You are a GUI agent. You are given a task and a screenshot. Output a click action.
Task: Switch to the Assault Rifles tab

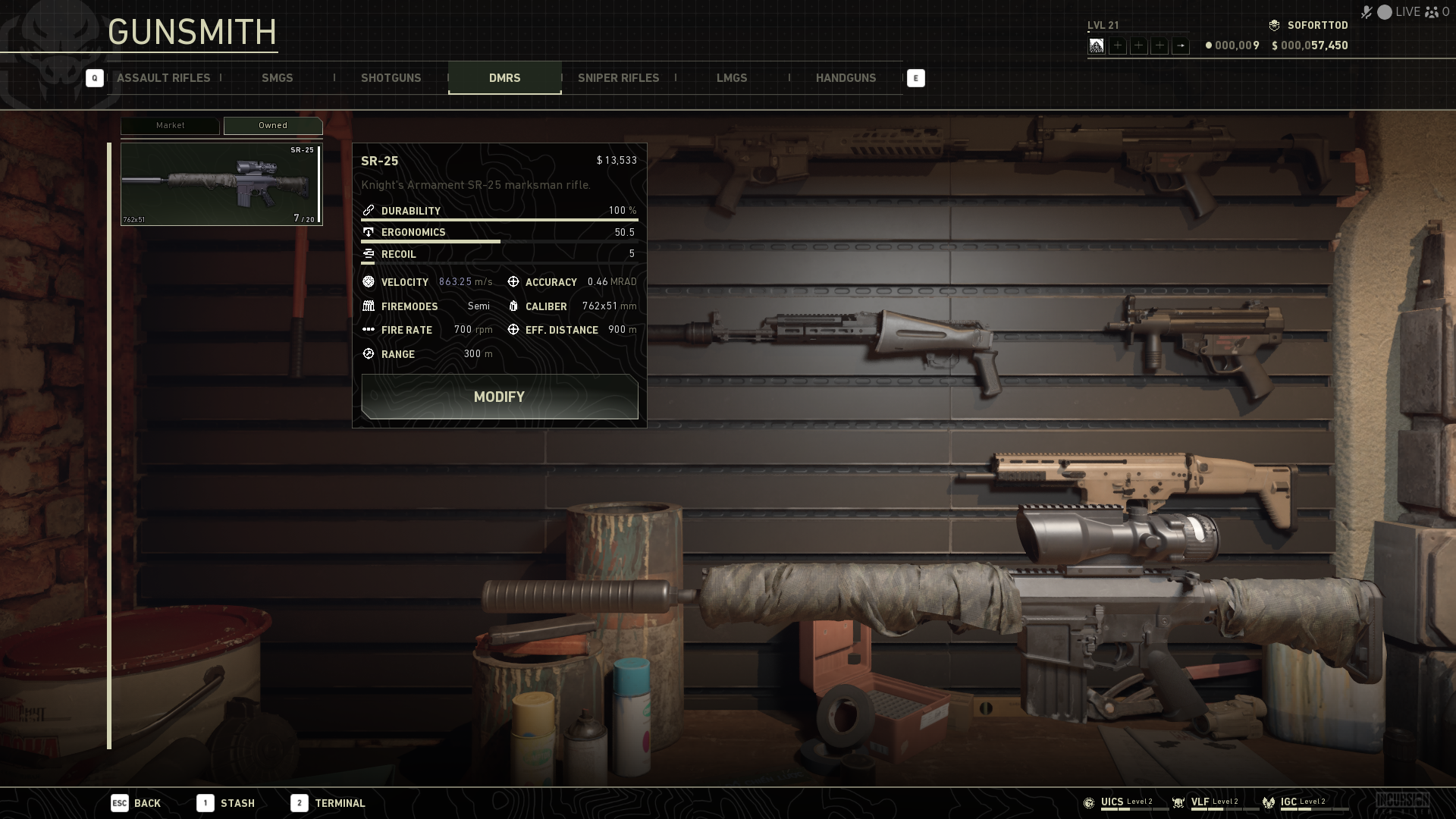click(163, 78)
